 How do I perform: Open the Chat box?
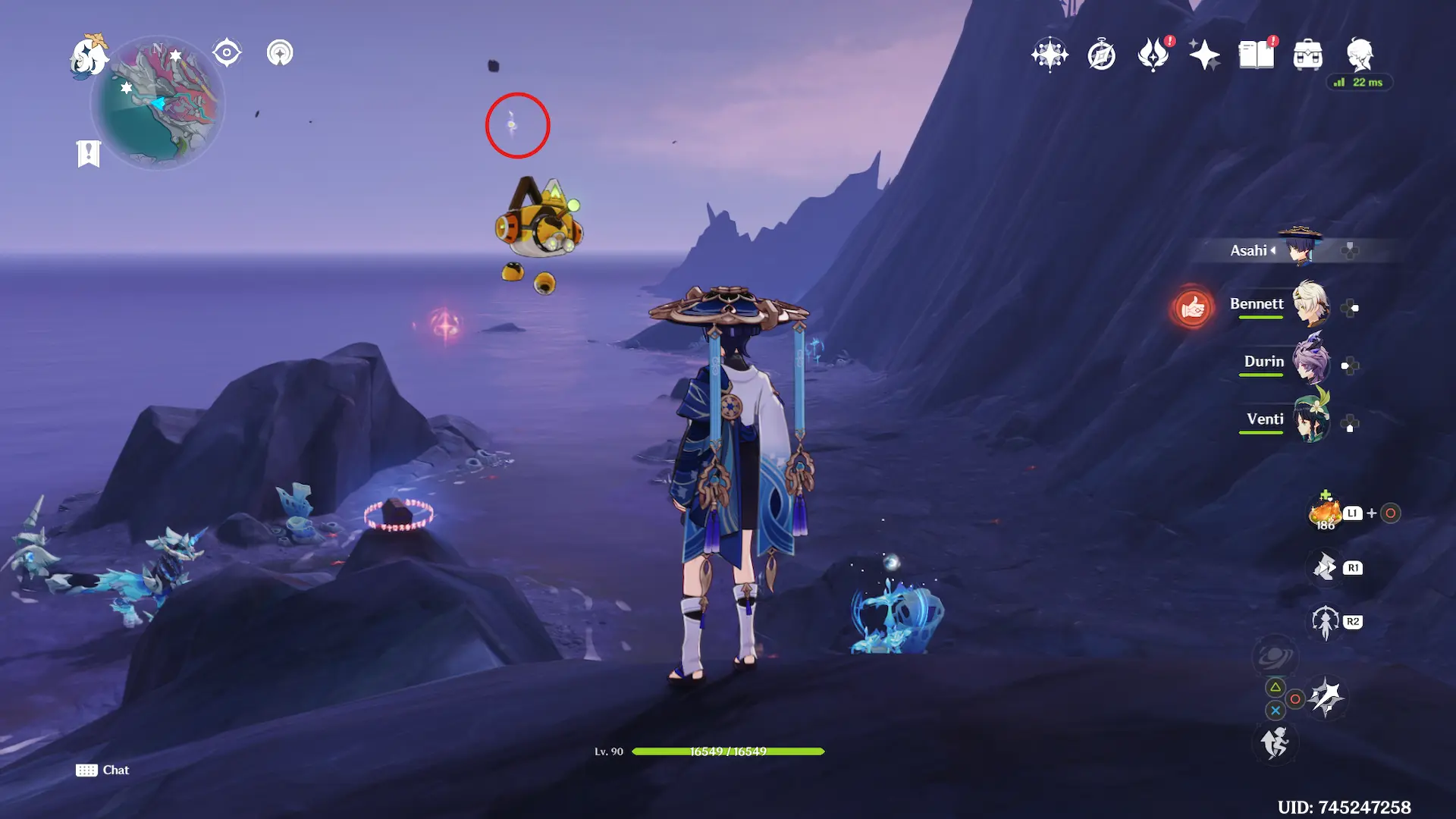coord(102,770)
